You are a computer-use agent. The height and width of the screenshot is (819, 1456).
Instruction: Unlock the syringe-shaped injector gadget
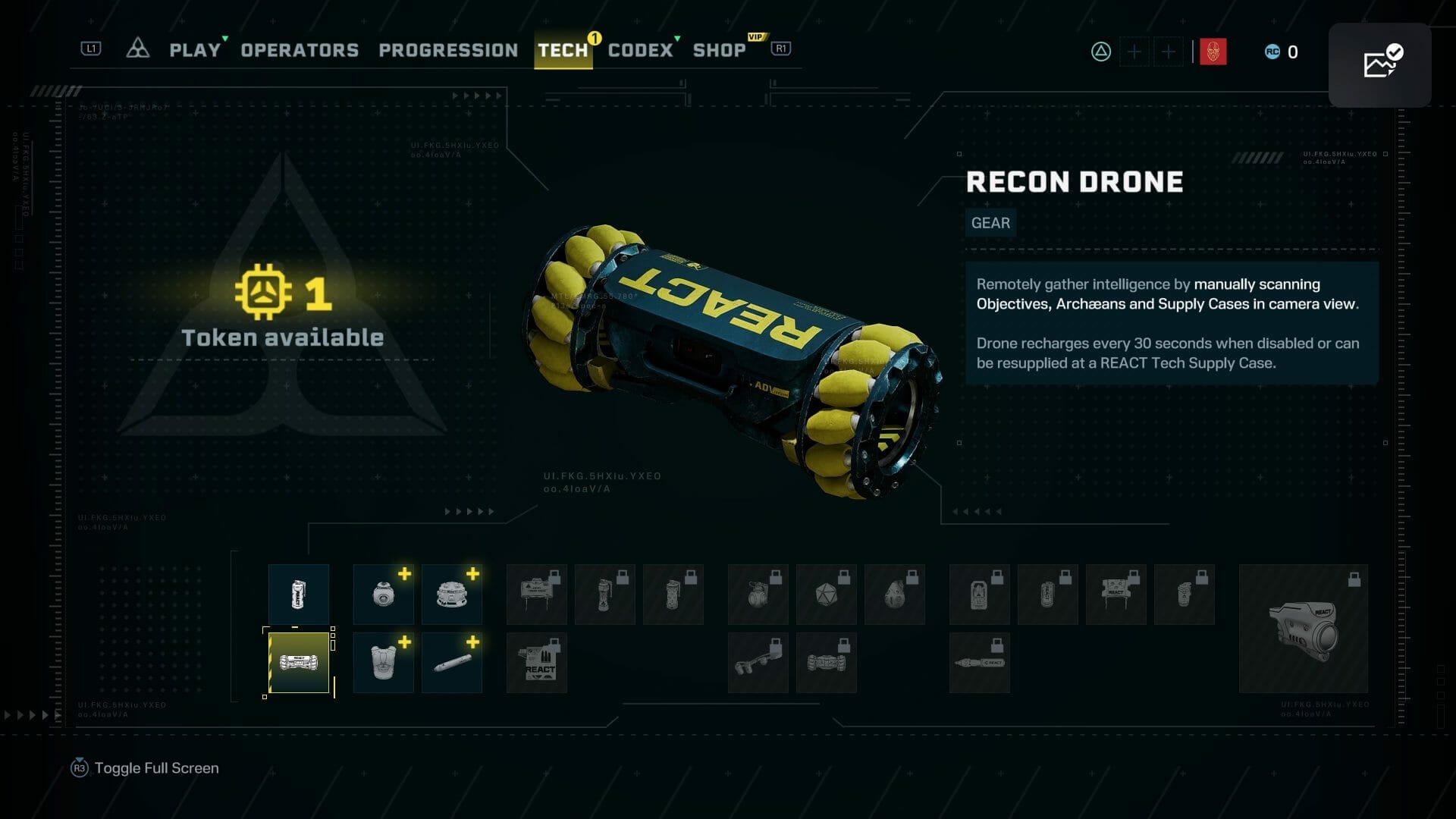coord(452,663)
